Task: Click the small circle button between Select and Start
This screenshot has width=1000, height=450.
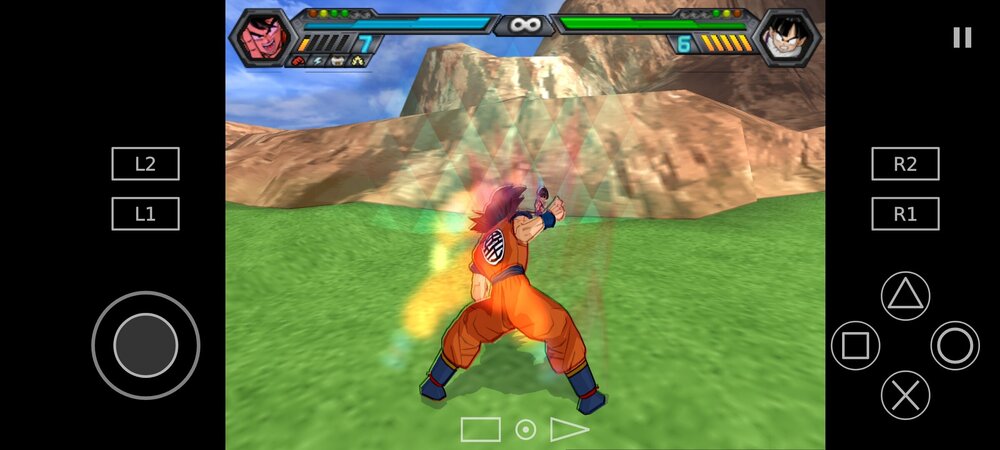Action: (525, 430)
